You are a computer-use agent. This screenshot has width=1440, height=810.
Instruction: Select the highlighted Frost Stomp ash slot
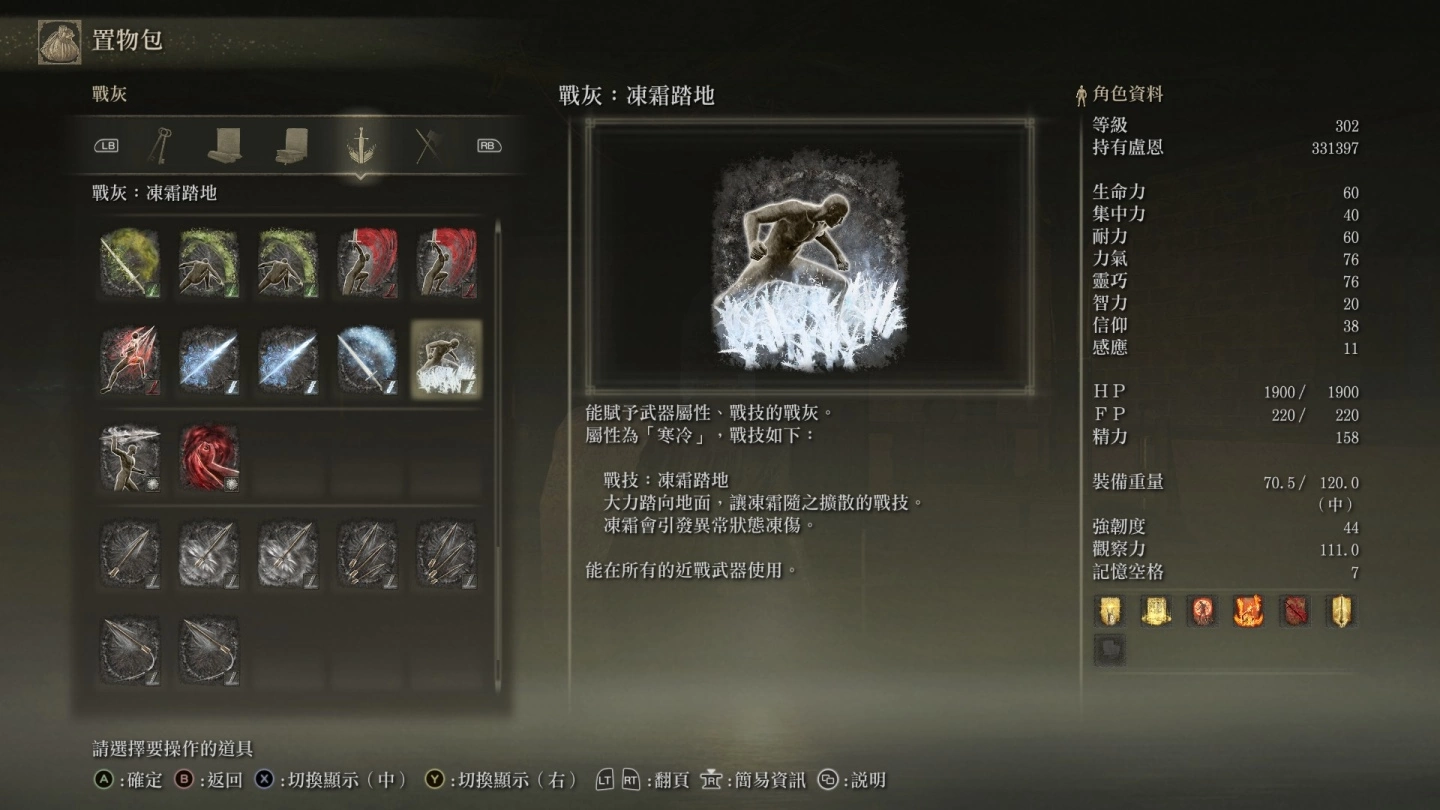[x=446, y=359]
